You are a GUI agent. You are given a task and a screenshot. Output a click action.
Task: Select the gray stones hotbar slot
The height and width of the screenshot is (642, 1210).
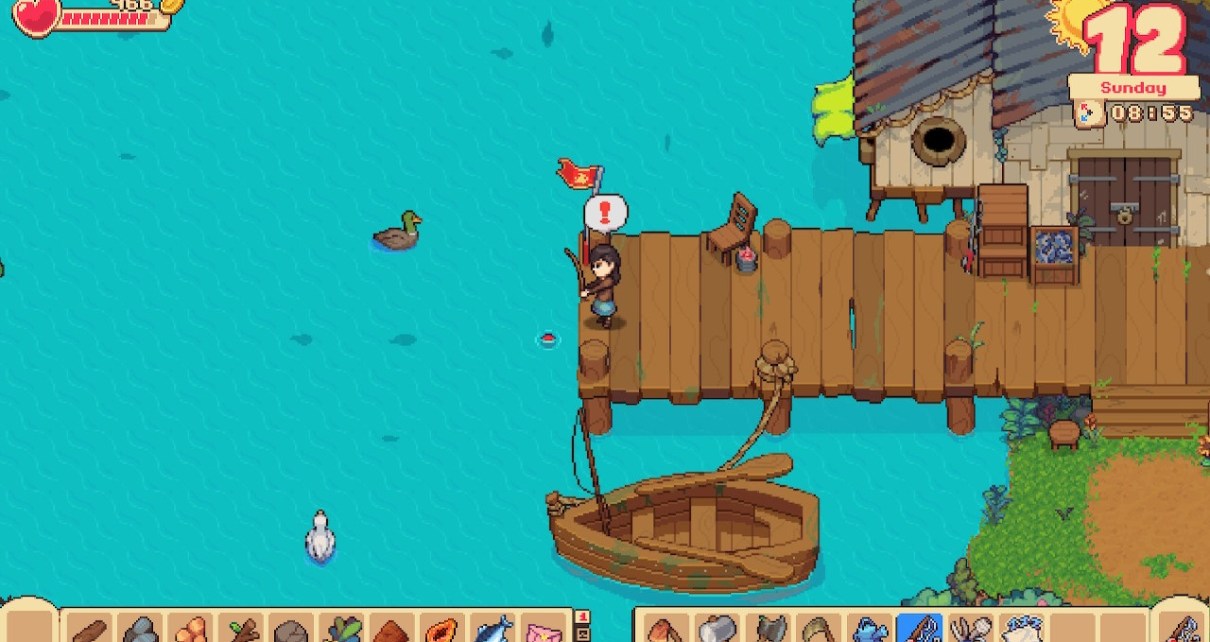click(139, 630)
